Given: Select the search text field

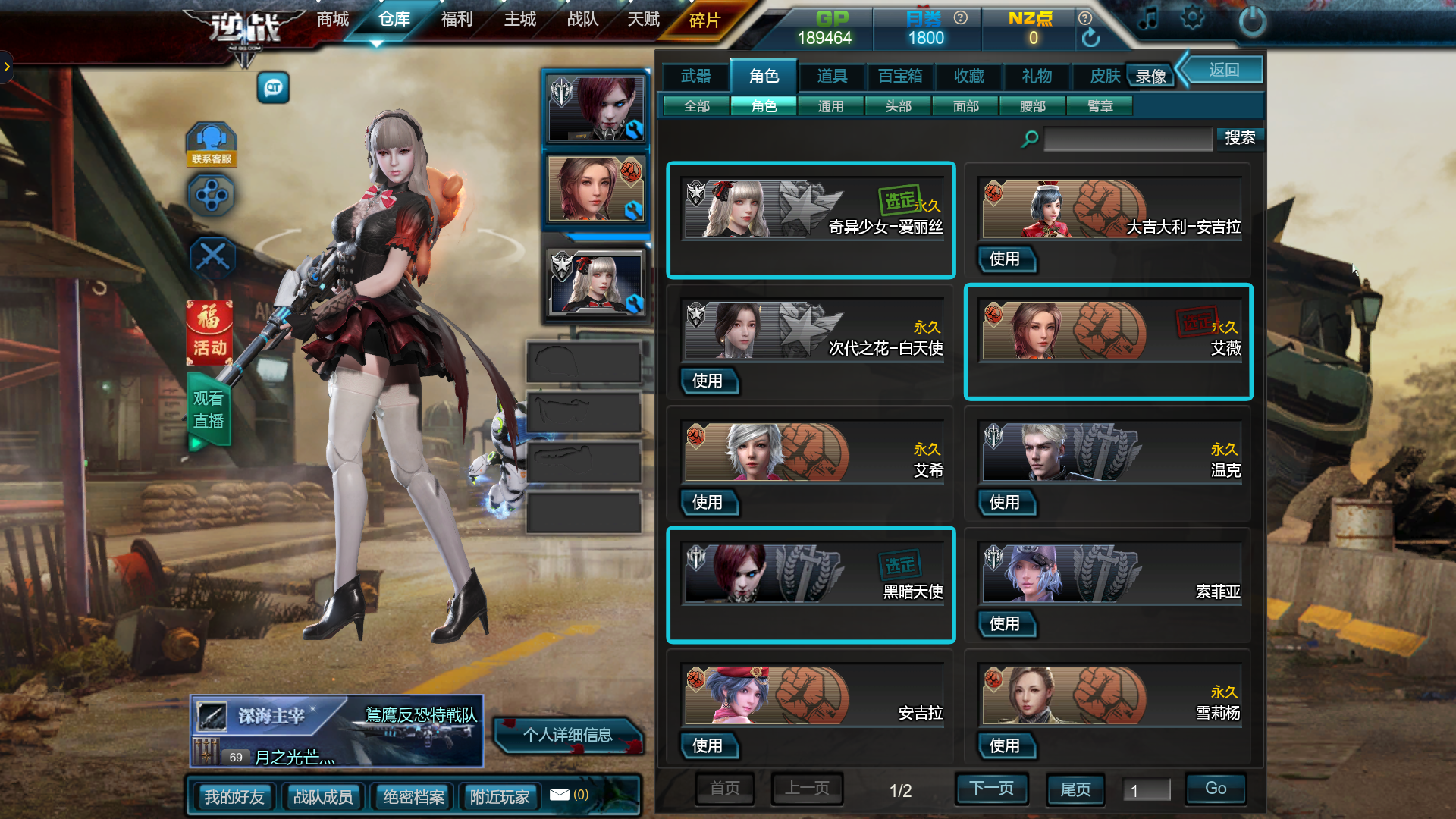Looking at the screenshot, I should (1127, 139).
